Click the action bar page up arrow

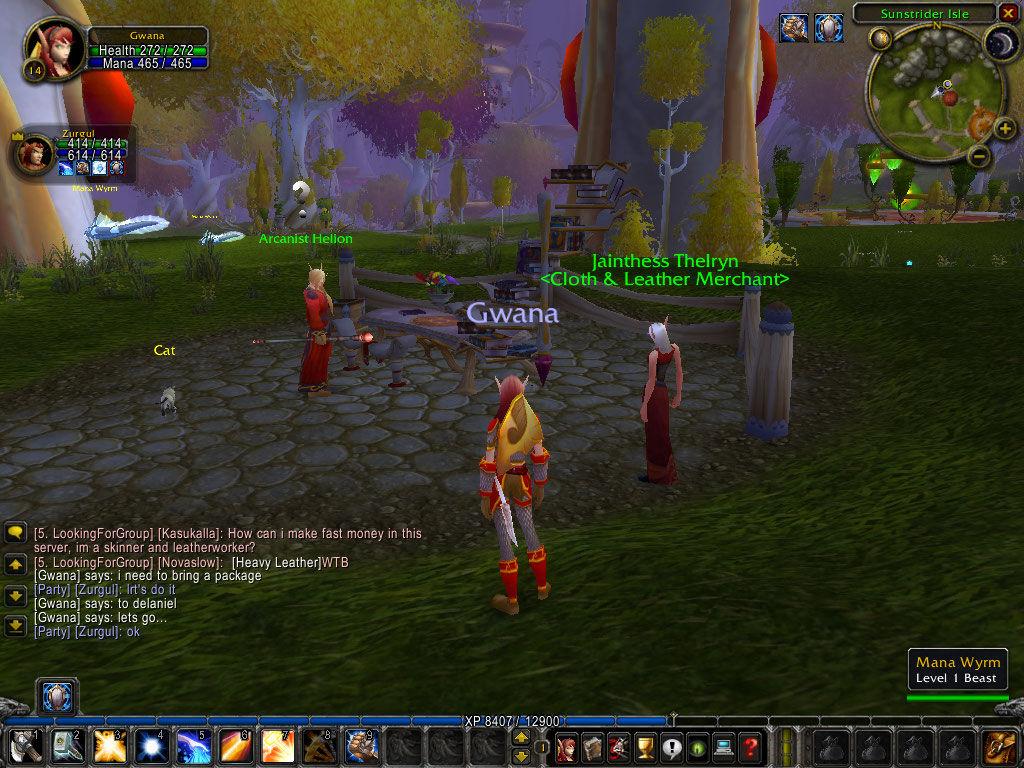click(521, 738)
